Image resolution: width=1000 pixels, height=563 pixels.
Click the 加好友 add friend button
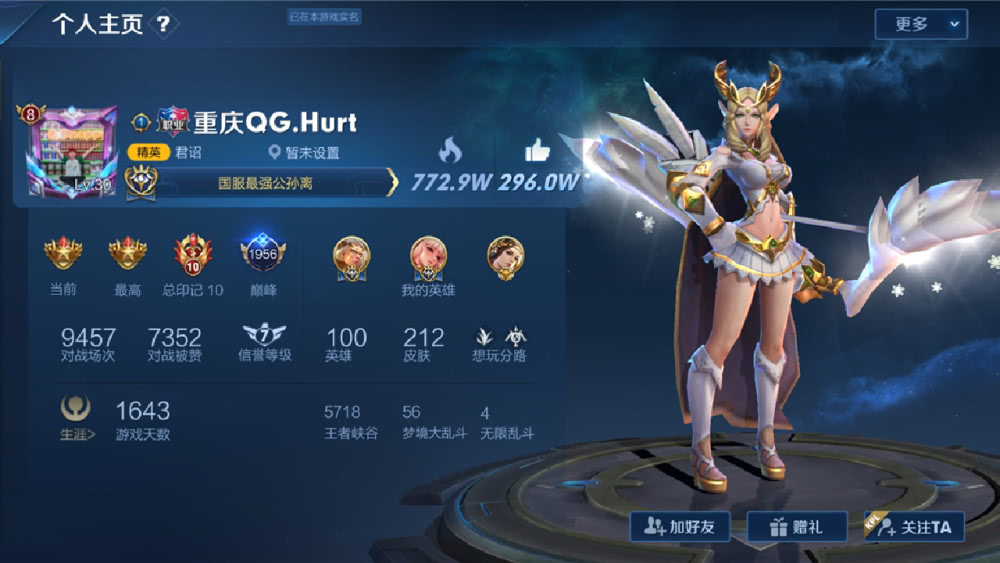pyautogui.click(x=679, y=526)
